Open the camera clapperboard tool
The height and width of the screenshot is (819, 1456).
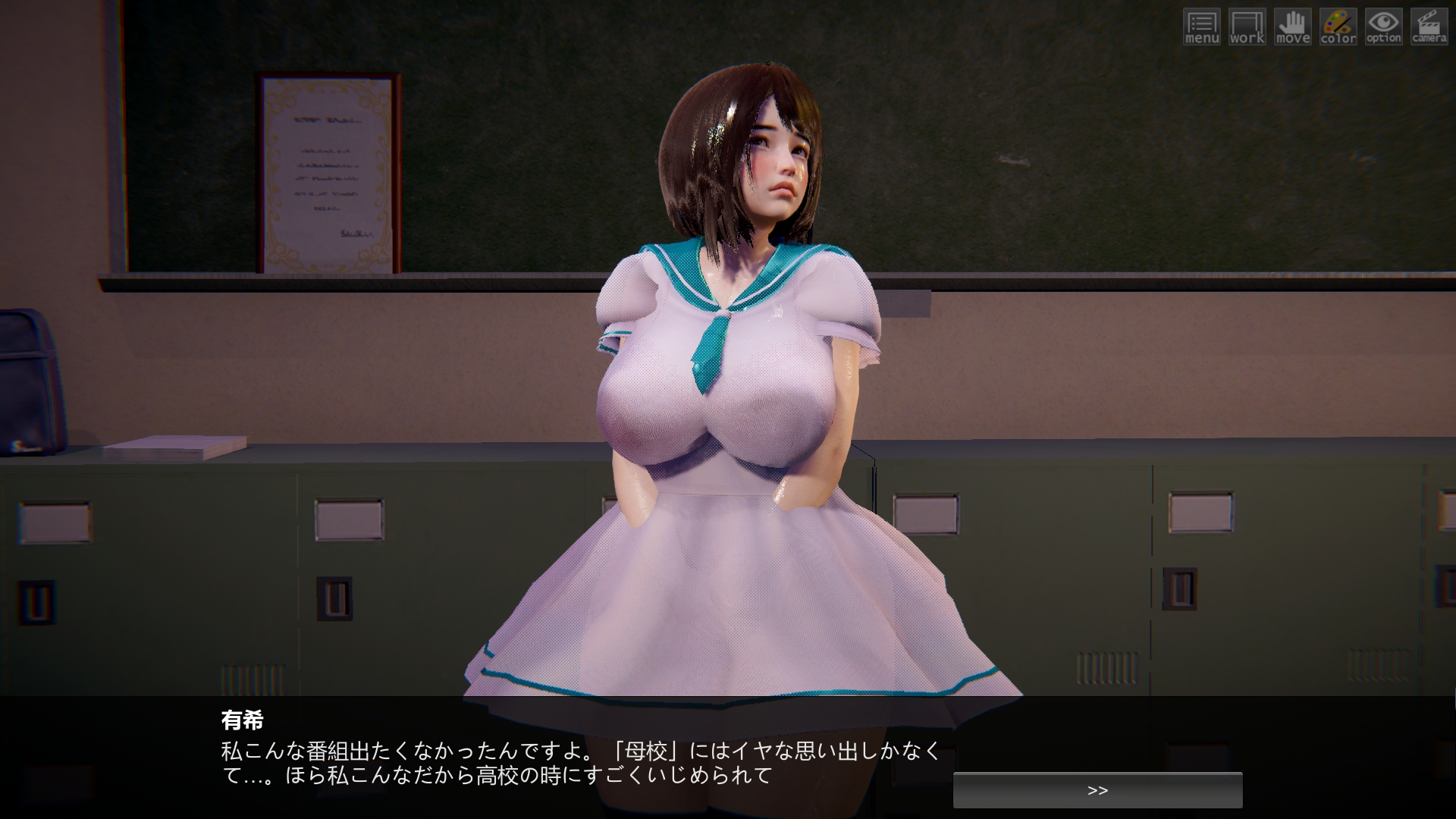point(1429,27)
